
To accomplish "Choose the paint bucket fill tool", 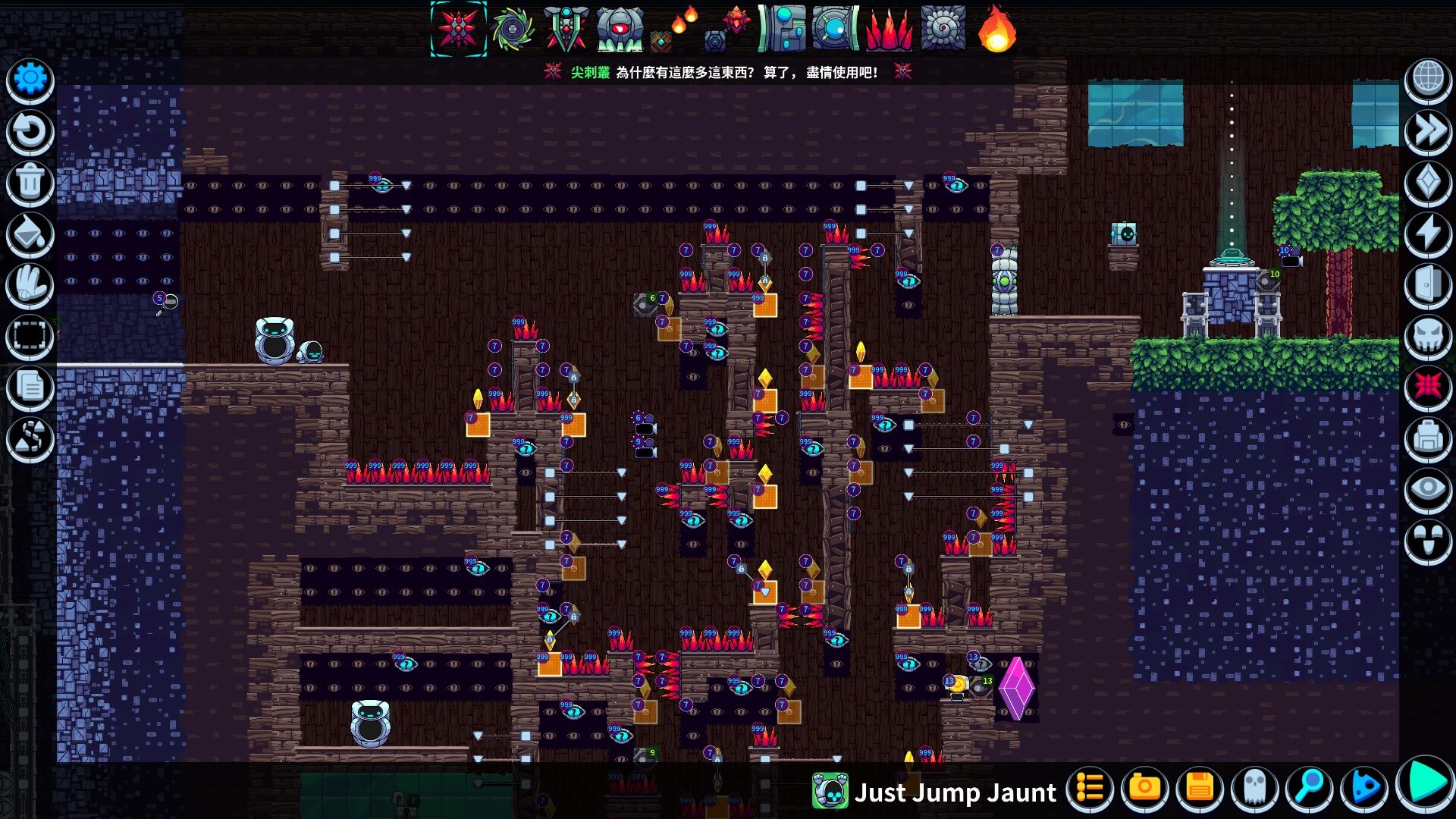I will (x=30, y=234).
